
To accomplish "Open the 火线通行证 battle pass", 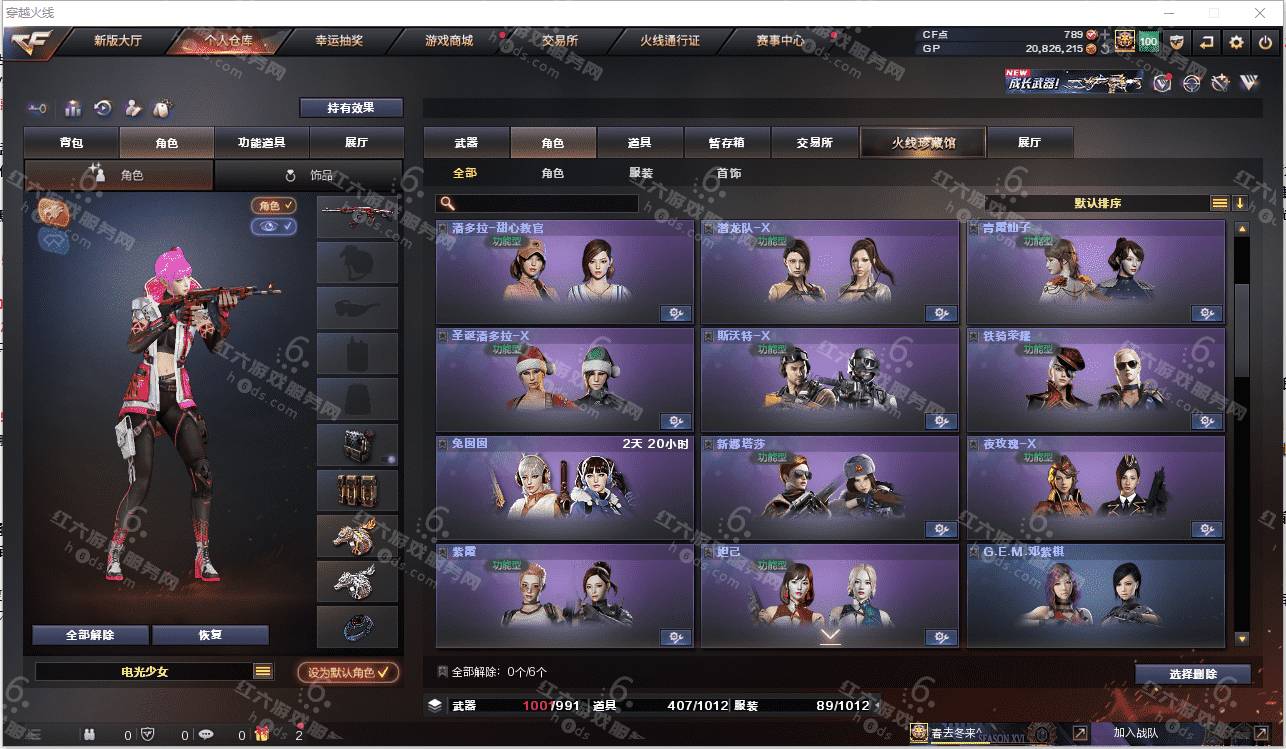I will pyautogui.click(x=669, y=41).
